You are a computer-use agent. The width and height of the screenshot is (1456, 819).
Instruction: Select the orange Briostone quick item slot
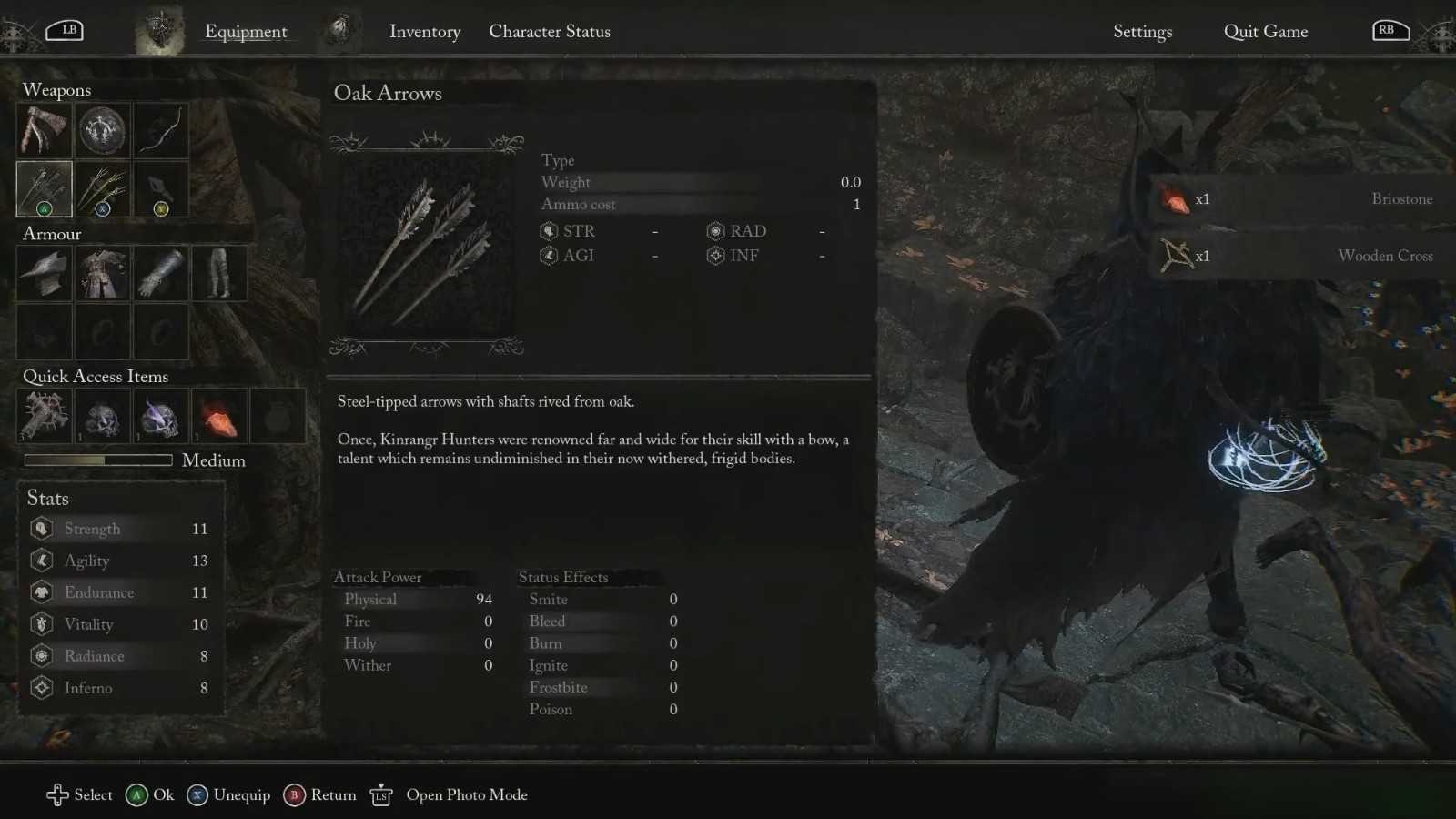click(x=218, y=416)
